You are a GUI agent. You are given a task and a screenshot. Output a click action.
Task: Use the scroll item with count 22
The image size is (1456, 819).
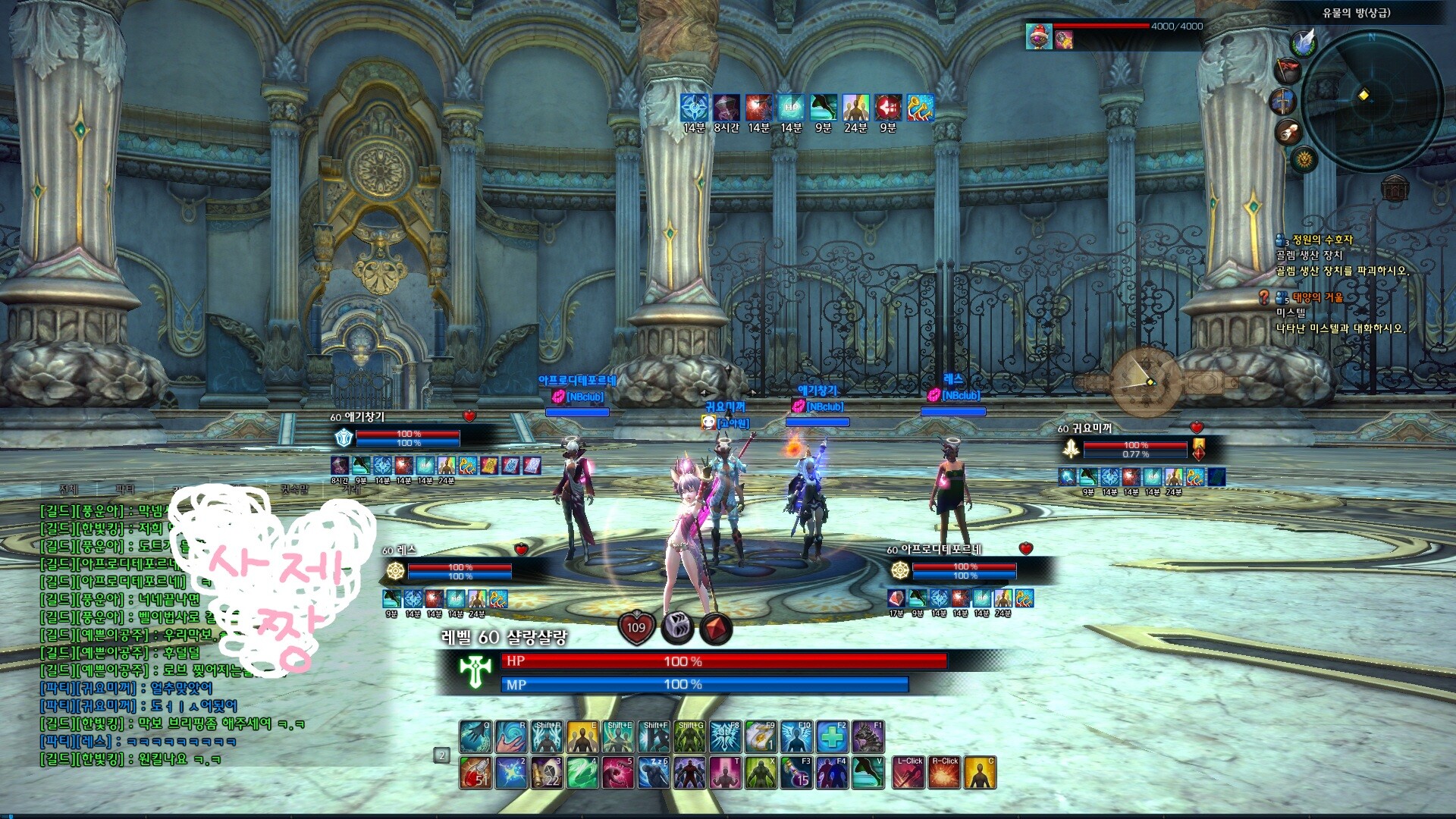click(x=547, y=773)
